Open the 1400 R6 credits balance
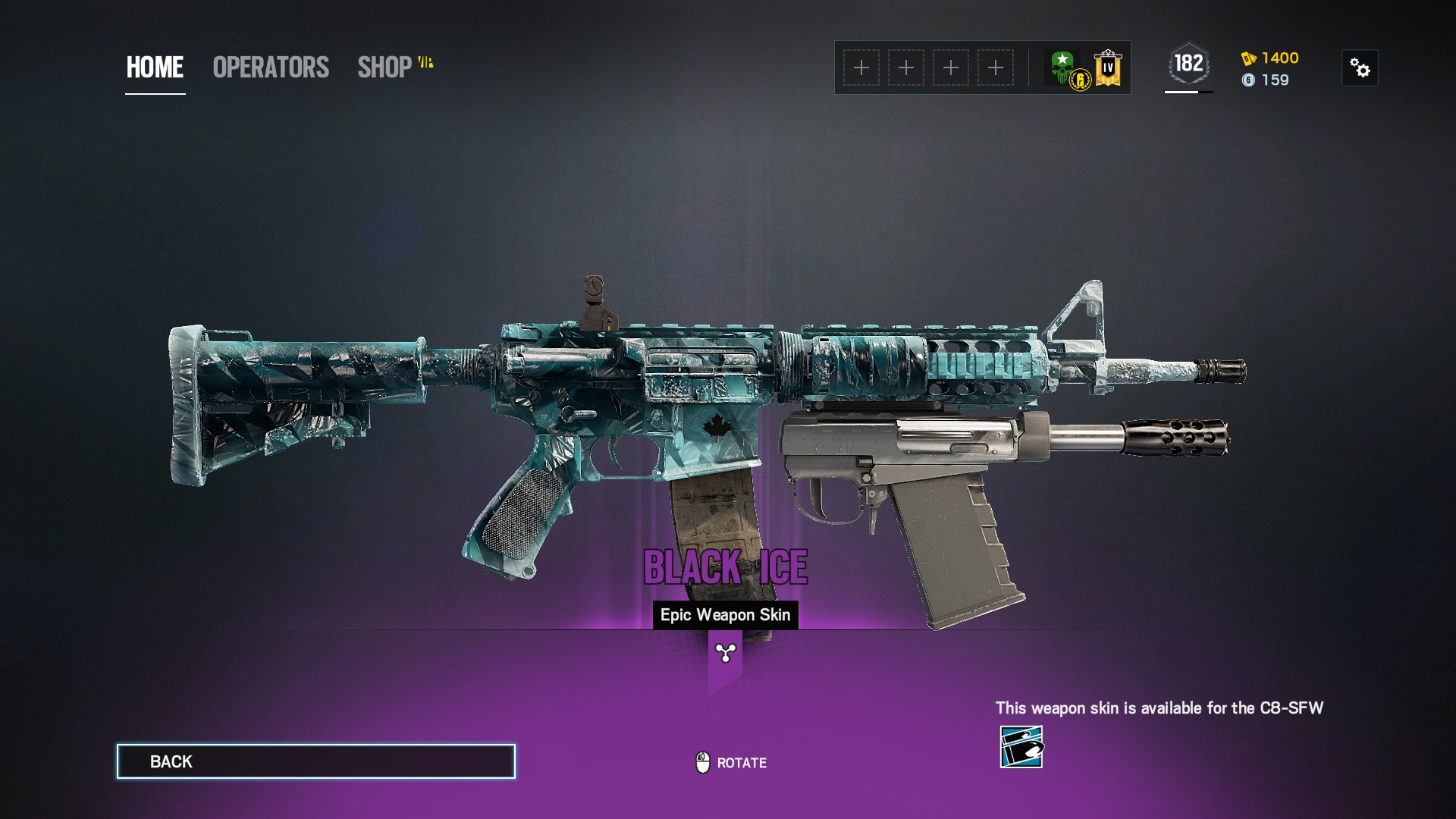The height and width of the screenshot is (819, 1456). point(1271,58)
